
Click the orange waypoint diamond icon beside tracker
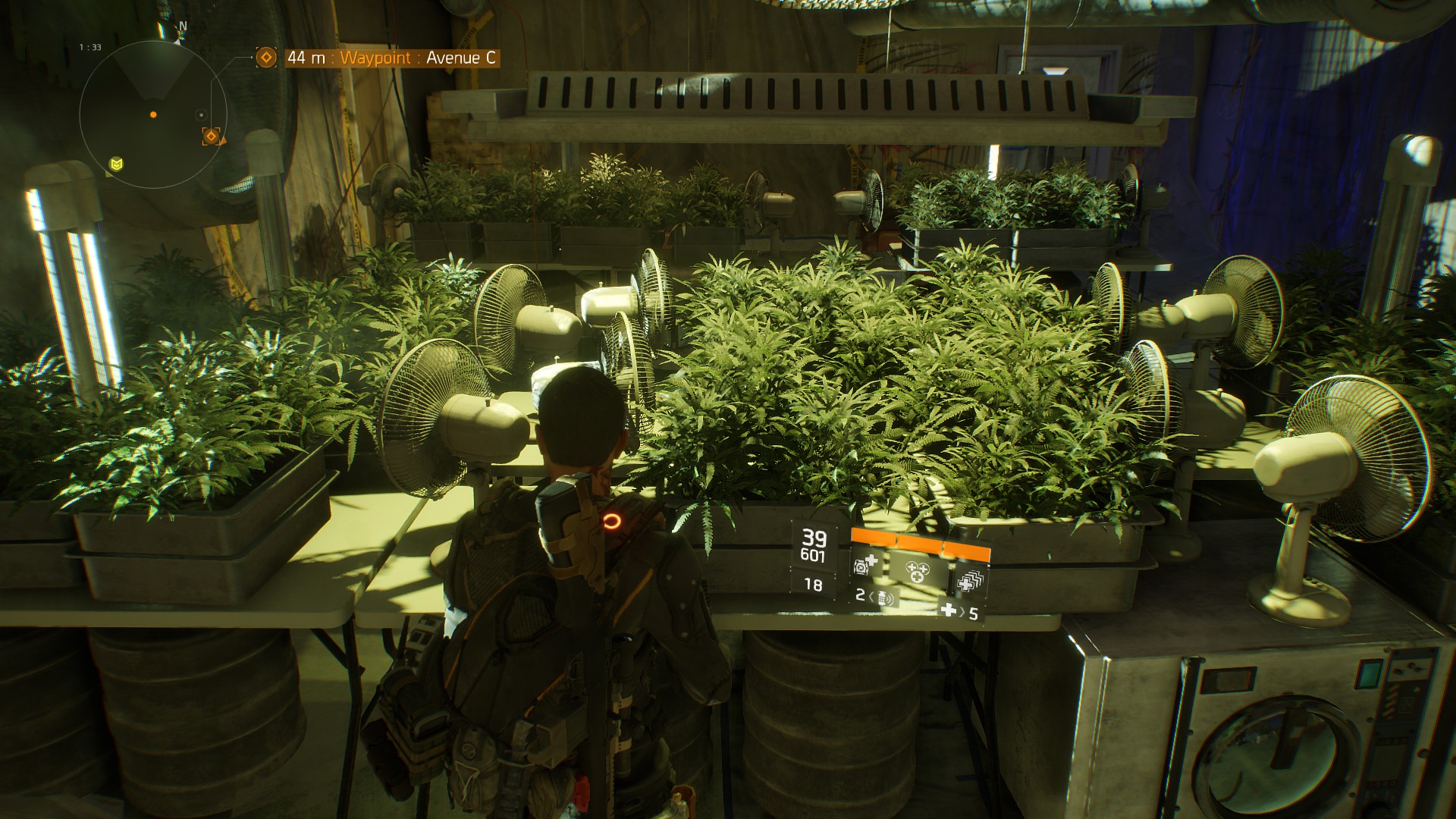pyautogui.click(x=266, y=58)
